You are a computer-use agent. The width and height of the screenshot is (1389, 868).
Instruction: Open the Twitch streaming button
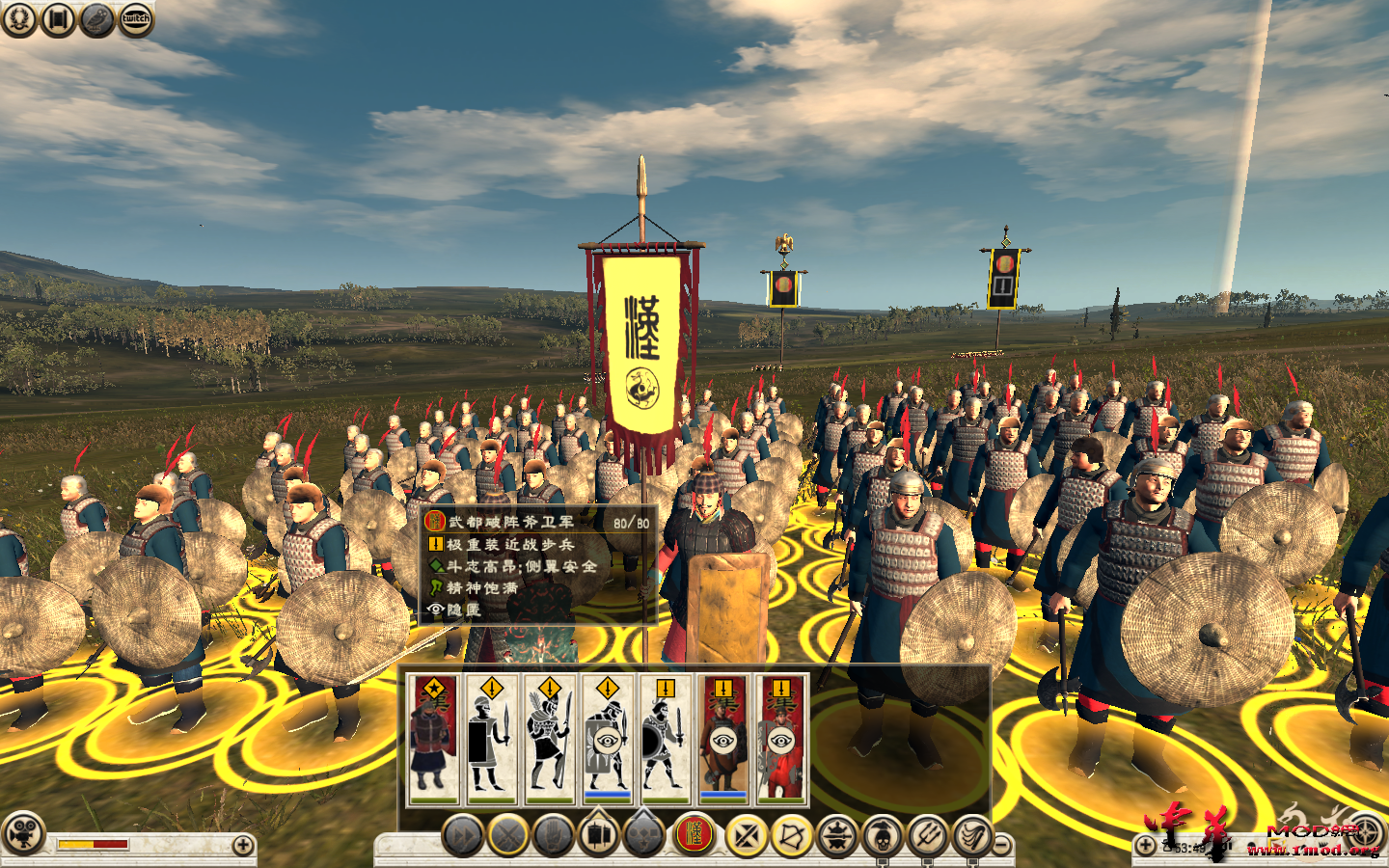pyautogui.click(x=136, y=19)
